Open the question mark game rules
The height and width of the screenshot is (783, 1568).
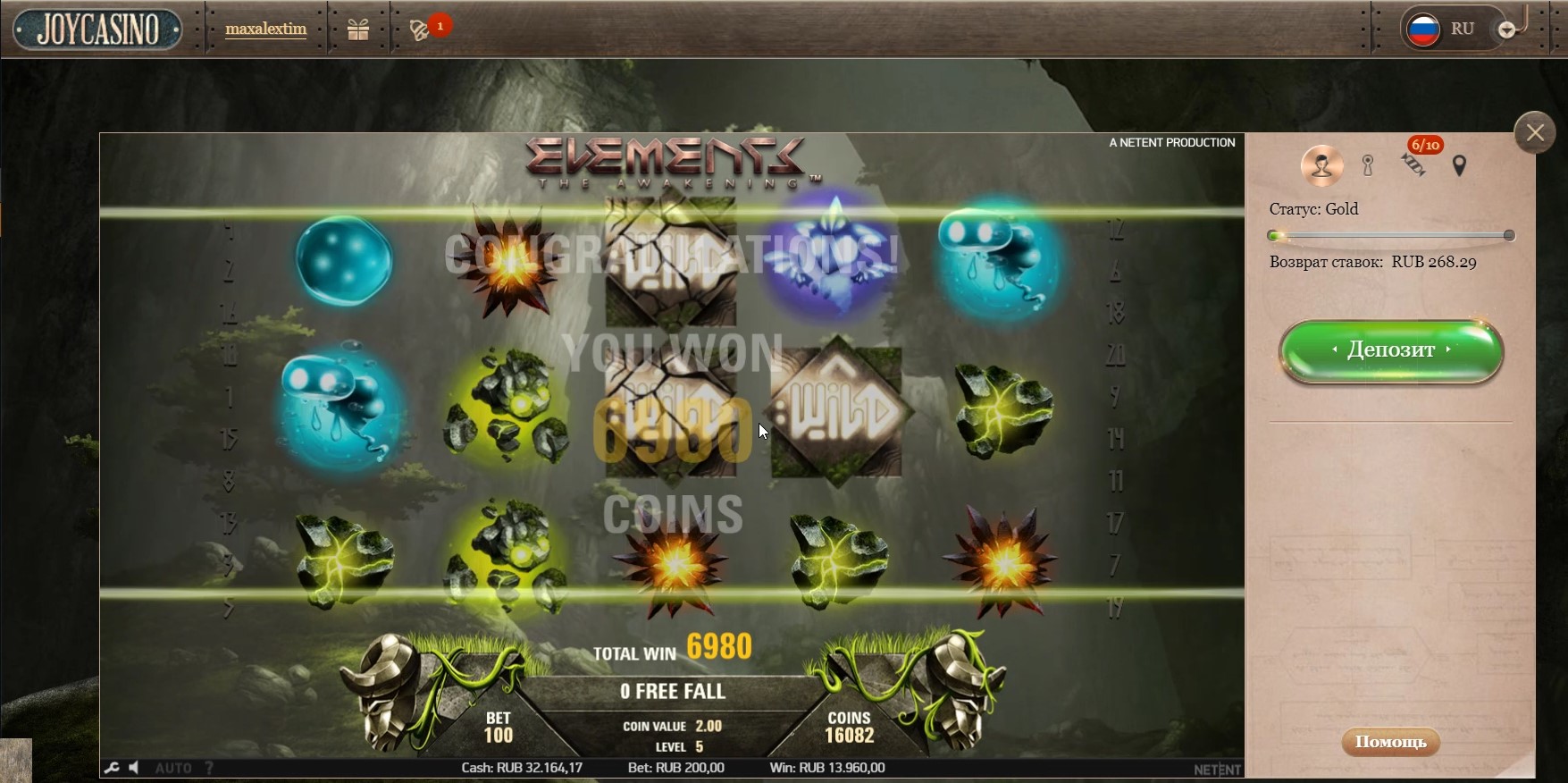(209, 768)
